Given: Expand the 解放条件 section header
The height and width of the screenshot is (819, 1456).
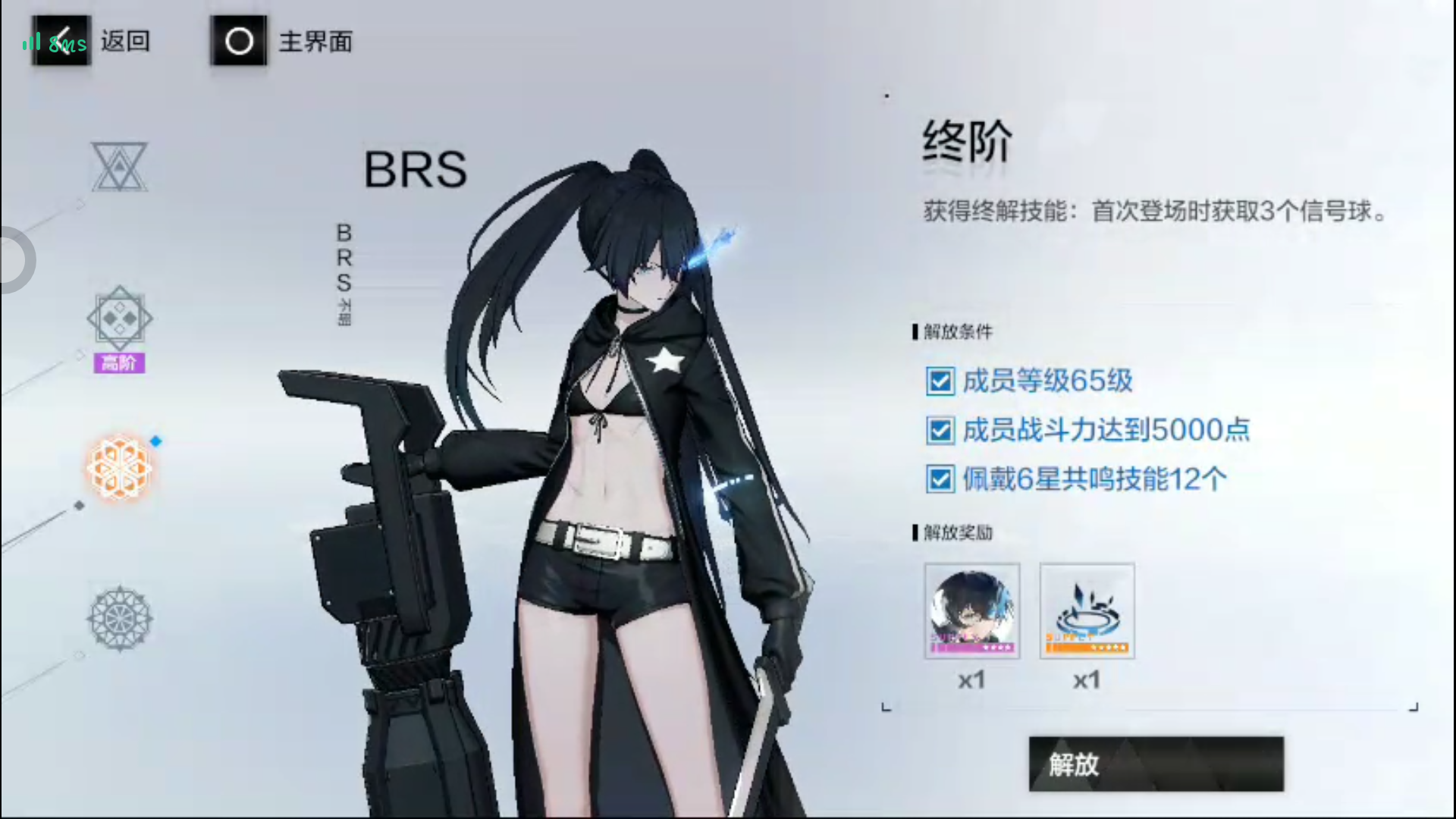Looking at the screenshot, I should (953, 332).
